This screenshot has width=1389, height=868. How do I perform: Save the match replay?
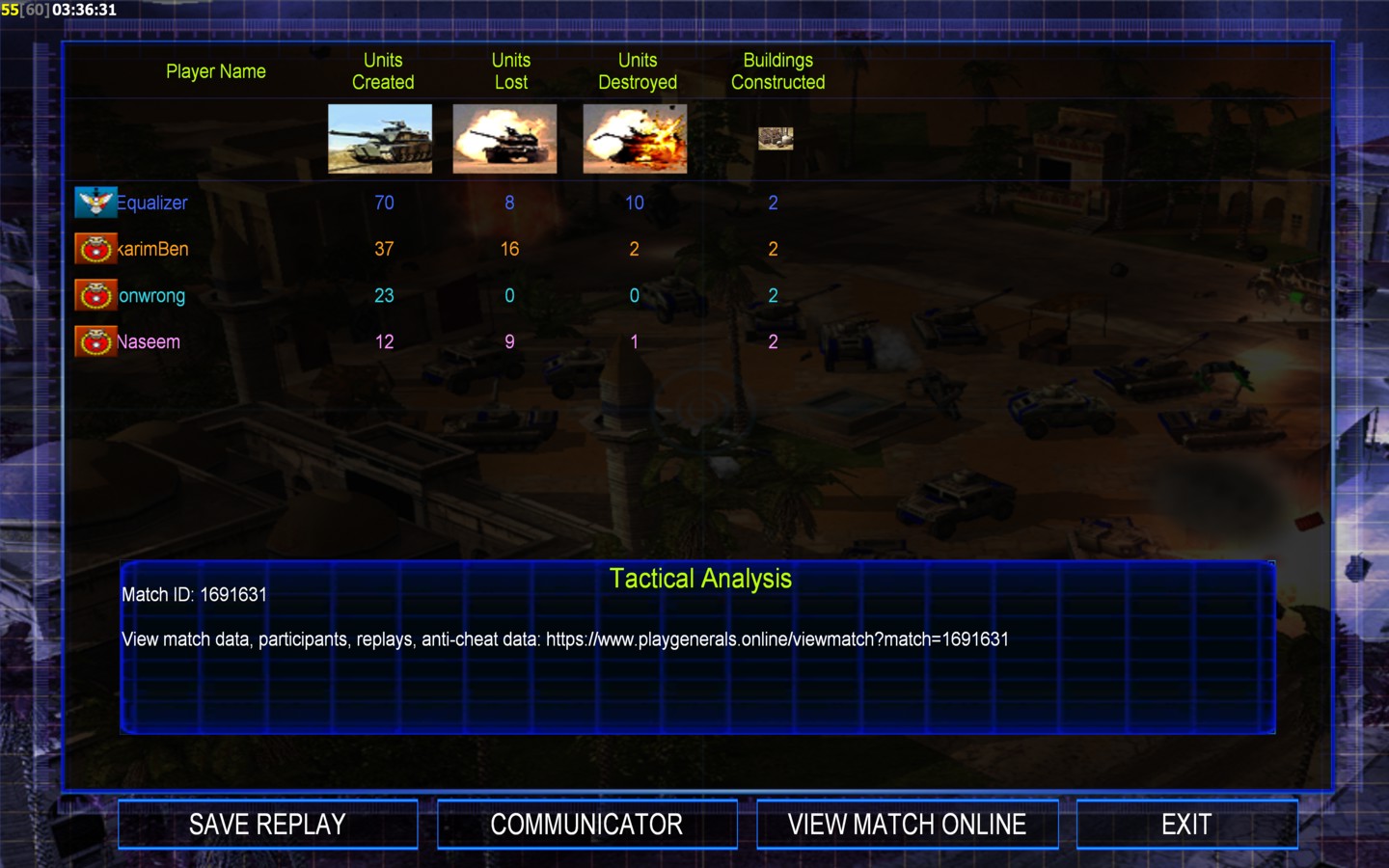tap(267, 825)
